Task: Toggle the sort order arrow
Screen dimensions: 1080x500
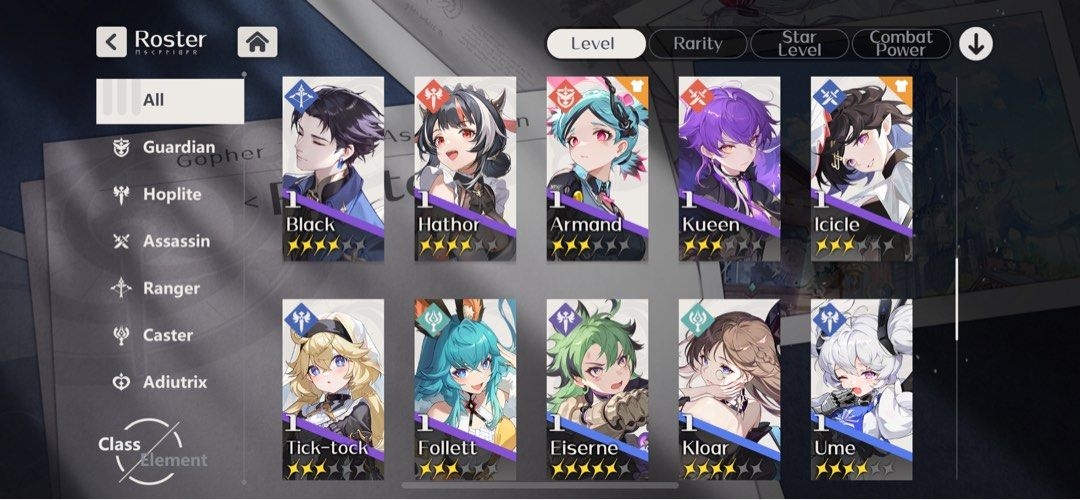Action: (x=975, y=43)
